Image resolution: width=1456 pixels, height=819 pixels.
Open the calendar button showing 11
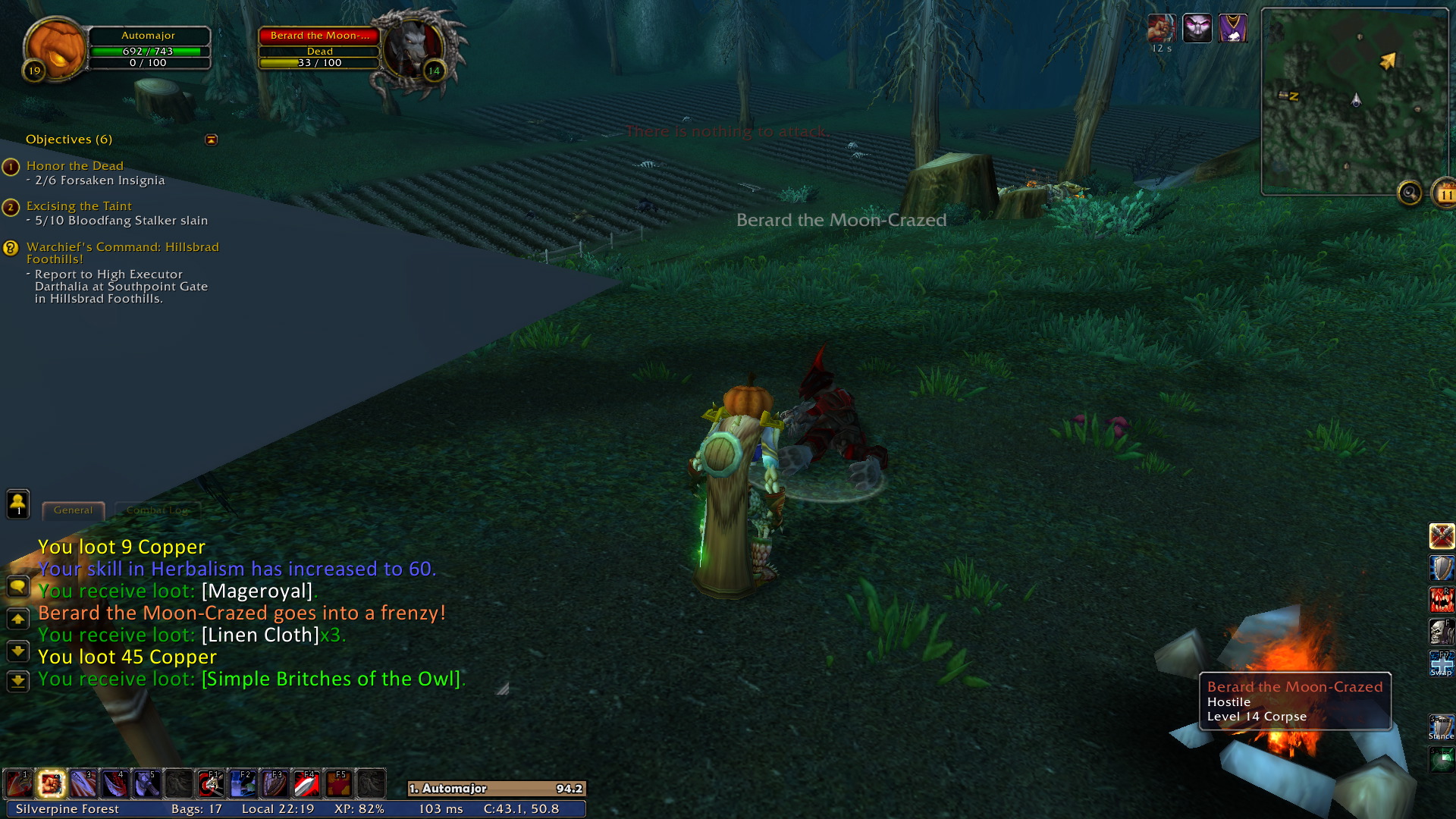coord(1444,194)
